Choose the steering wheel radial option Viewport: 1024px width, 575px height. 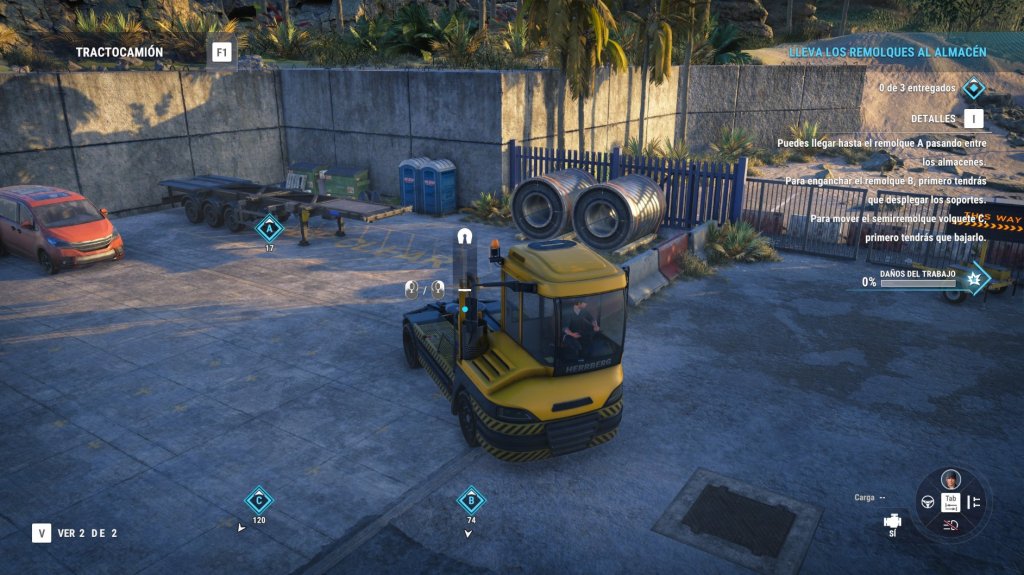927,501
